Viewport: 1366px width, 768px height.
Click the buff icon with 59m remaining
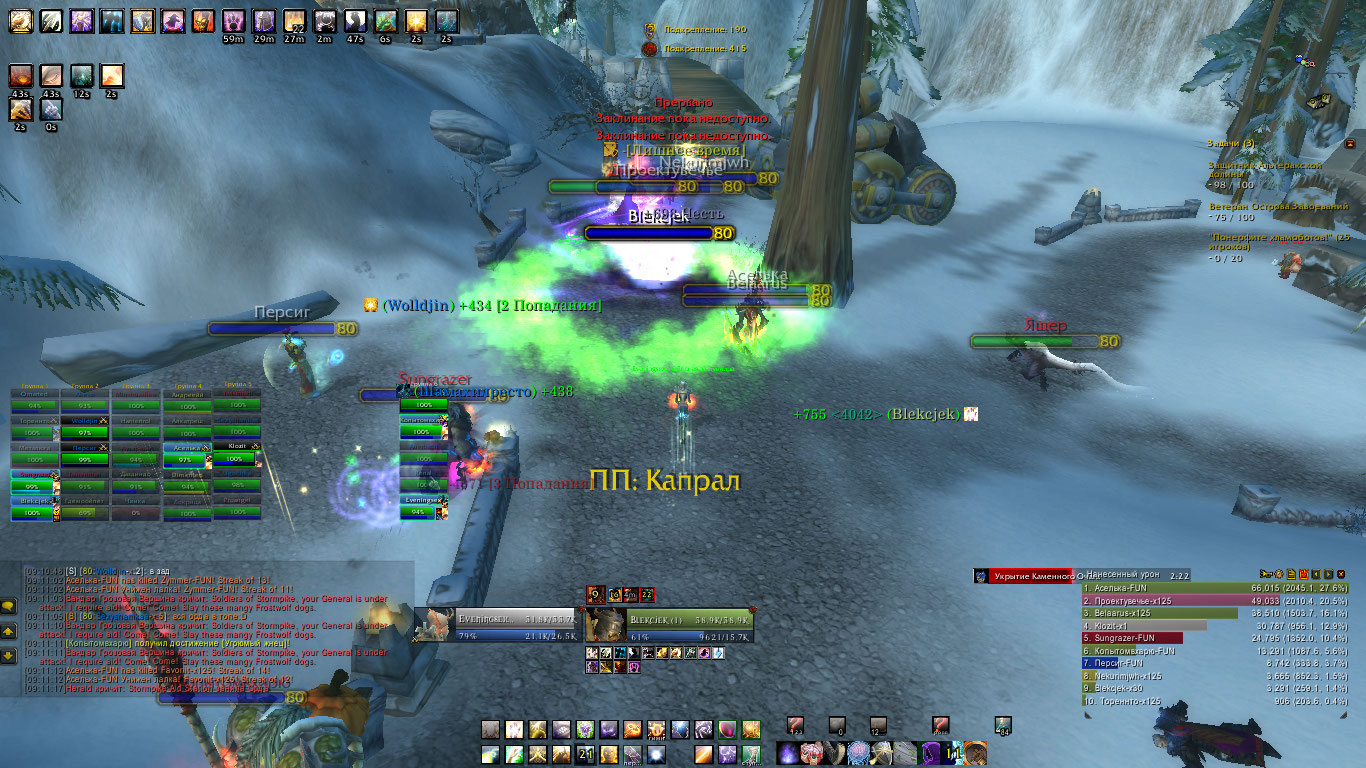(234, 22)
